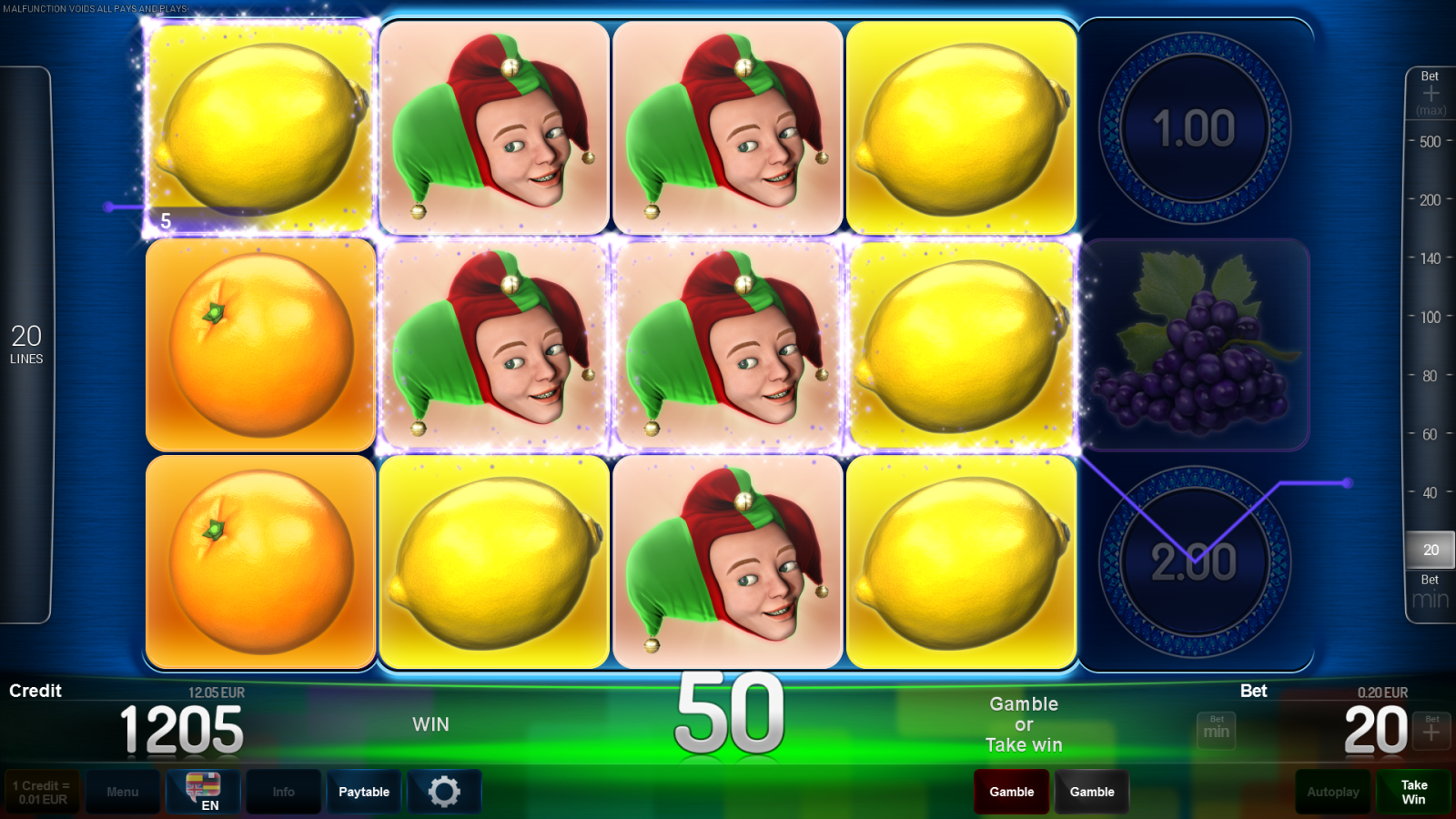This screenshot has width=1456, height=819.
Task: Click the lemon on the fourth reel middle row
Action: 961,346
